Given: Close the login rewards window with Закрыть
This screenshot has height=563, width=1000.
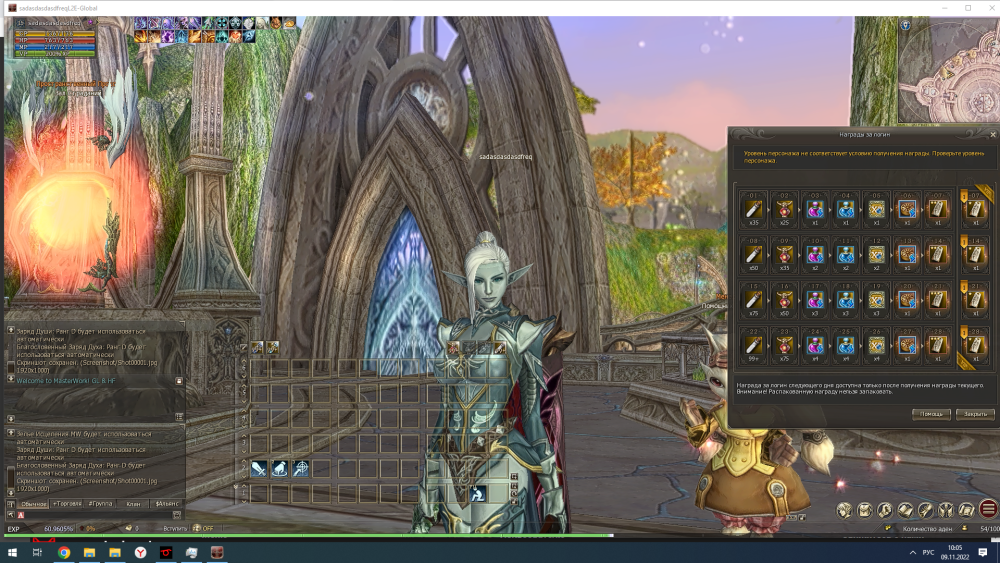Looking at the screenshot, I should 975,413.
